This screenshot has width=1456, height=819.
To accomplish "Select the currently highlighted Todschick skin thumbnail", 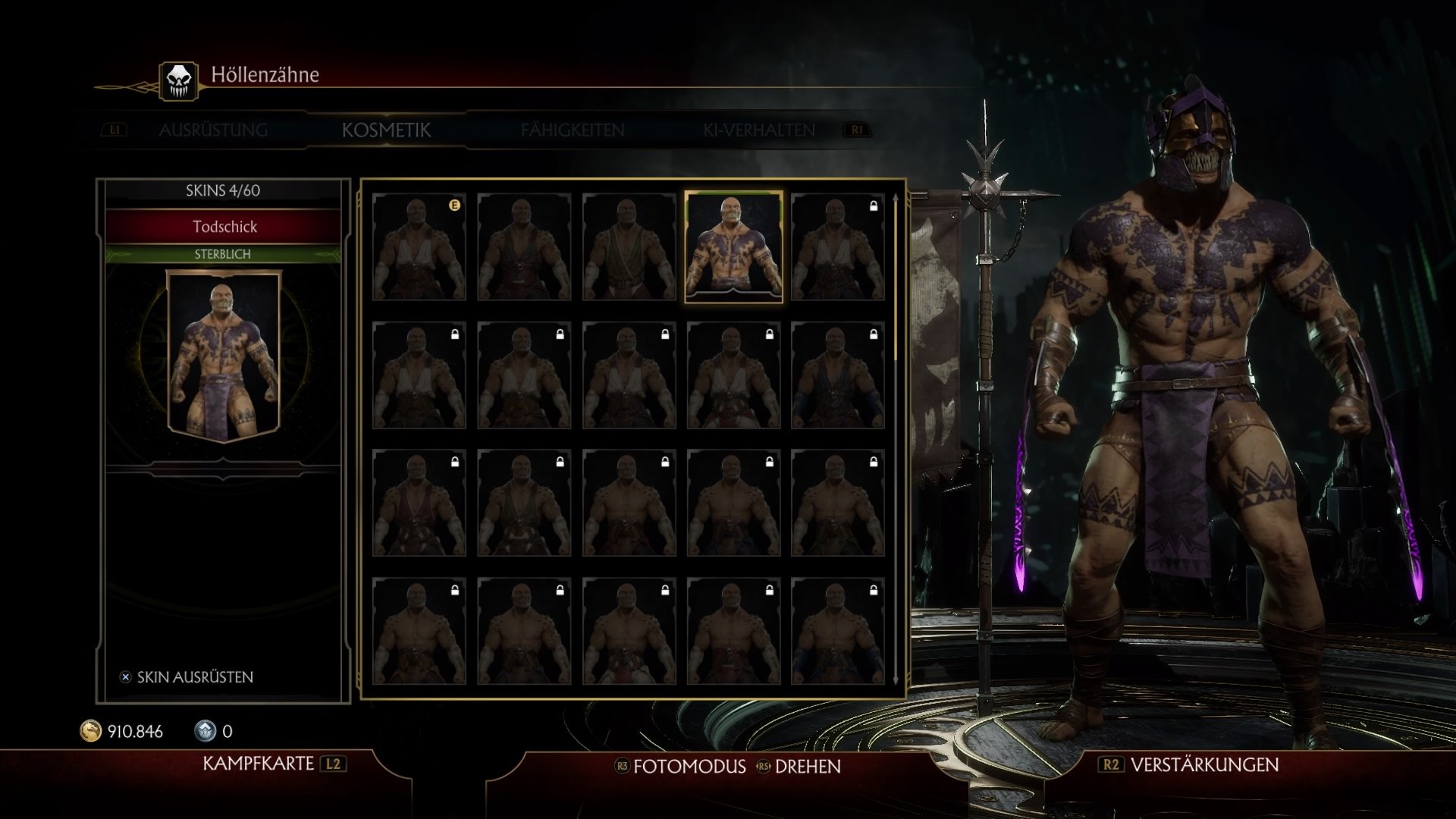I will (x=733, y=246).
